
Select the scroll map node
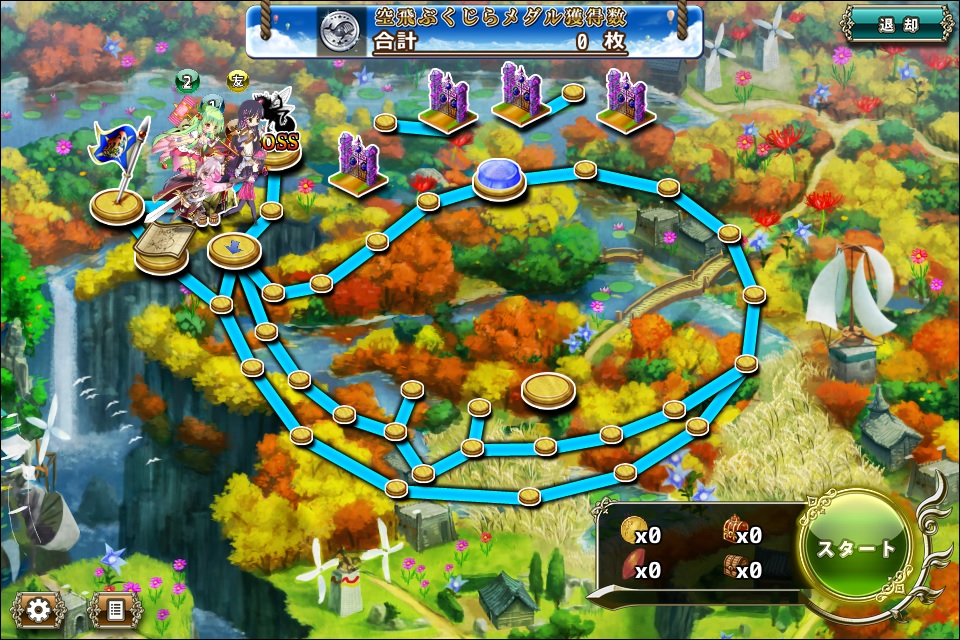163,247
